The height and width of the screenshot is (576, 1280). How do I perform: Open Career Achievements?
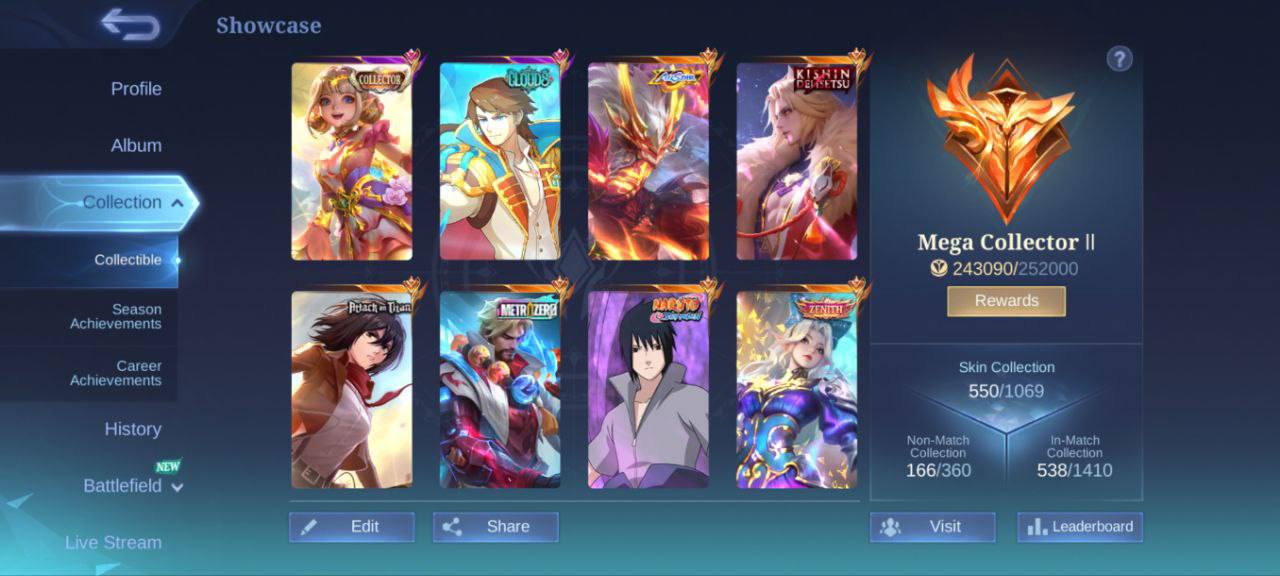(115, 373)
